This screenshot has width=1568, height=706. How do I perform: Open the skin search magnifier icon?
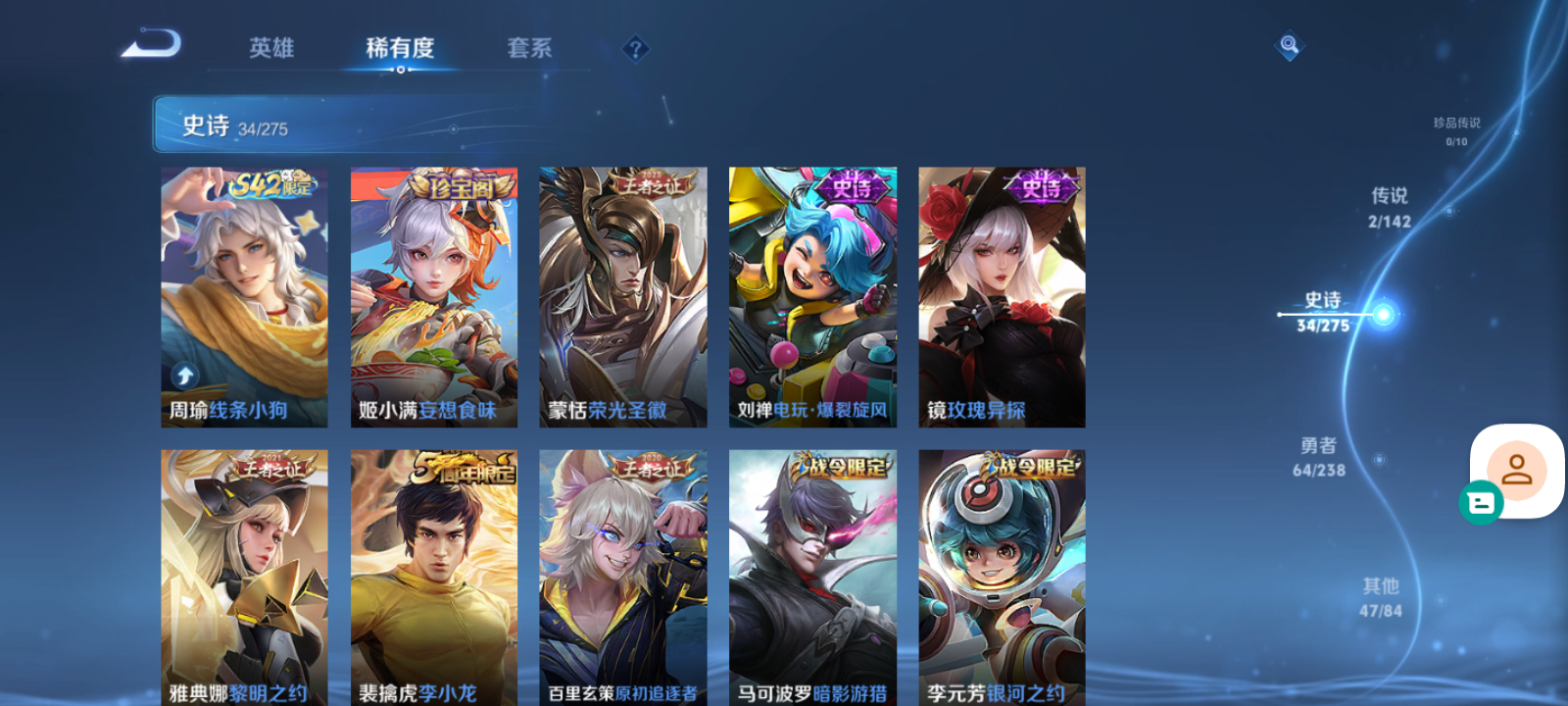1289,43
